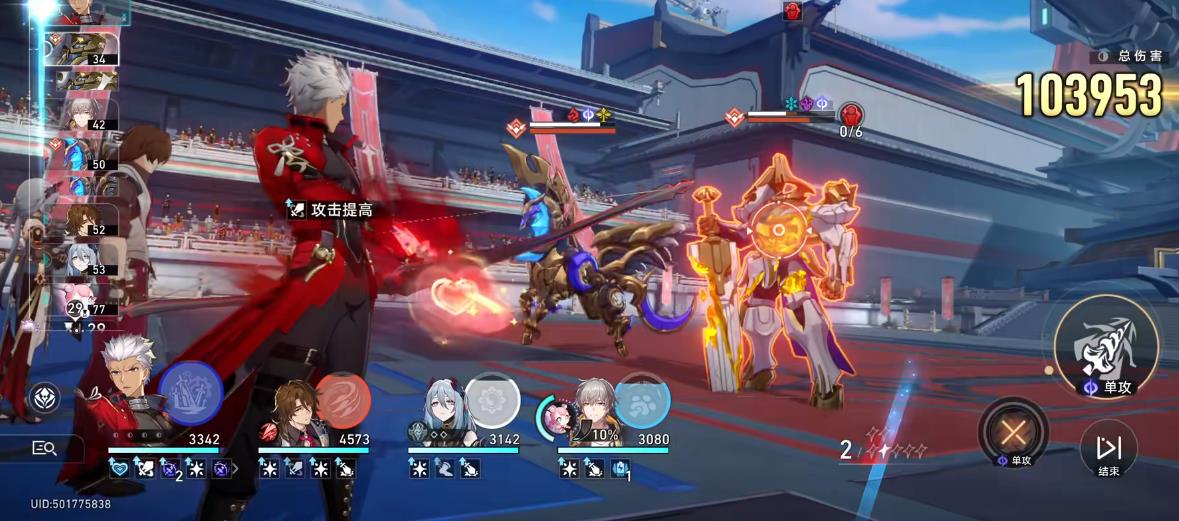Click the 结束 end-turn button
This screenshot has height=521, width=1179.
pyautogui.click(x=1108, y=448)
